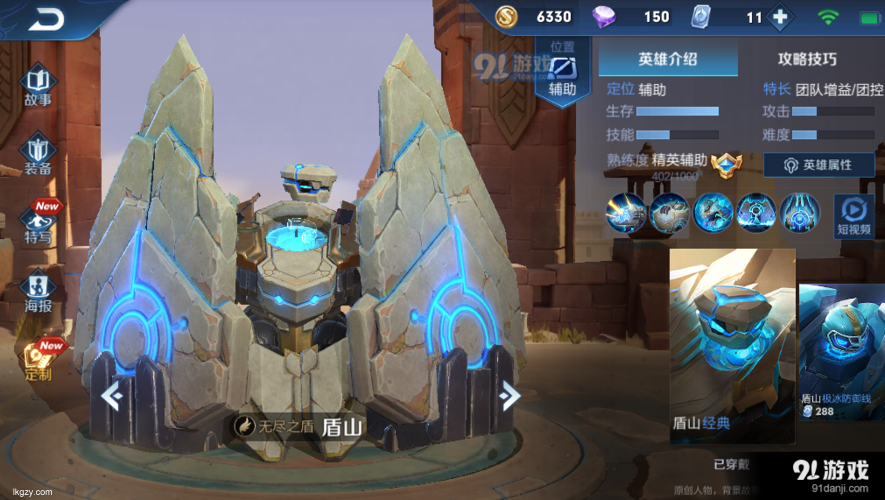The height and width of the screenshot is (500, 885).
Task: Open the 海报 poster view
Action: coord(38,289)
